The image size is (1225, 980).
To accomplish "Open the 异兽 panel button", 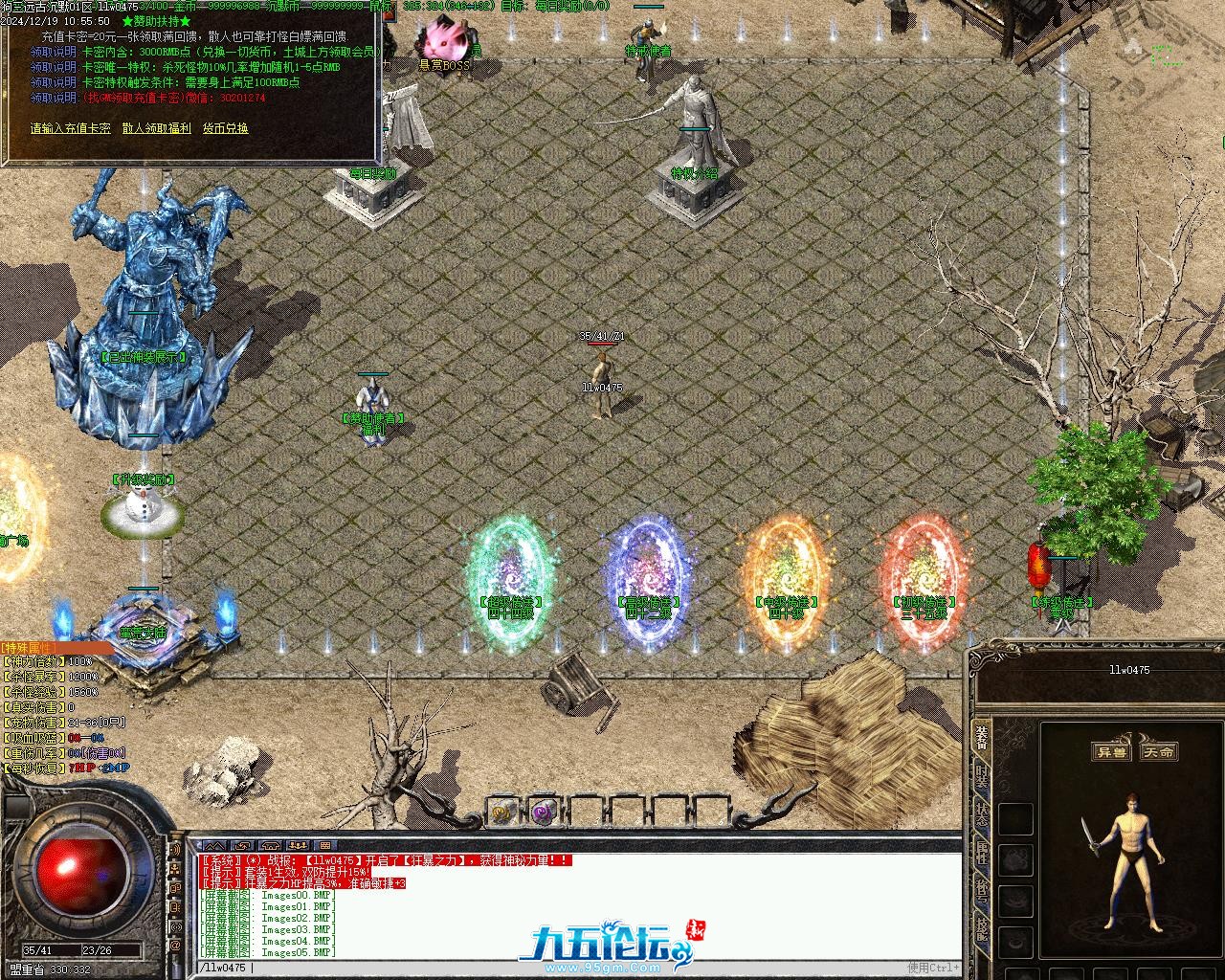I will (x=1111, y=752).
